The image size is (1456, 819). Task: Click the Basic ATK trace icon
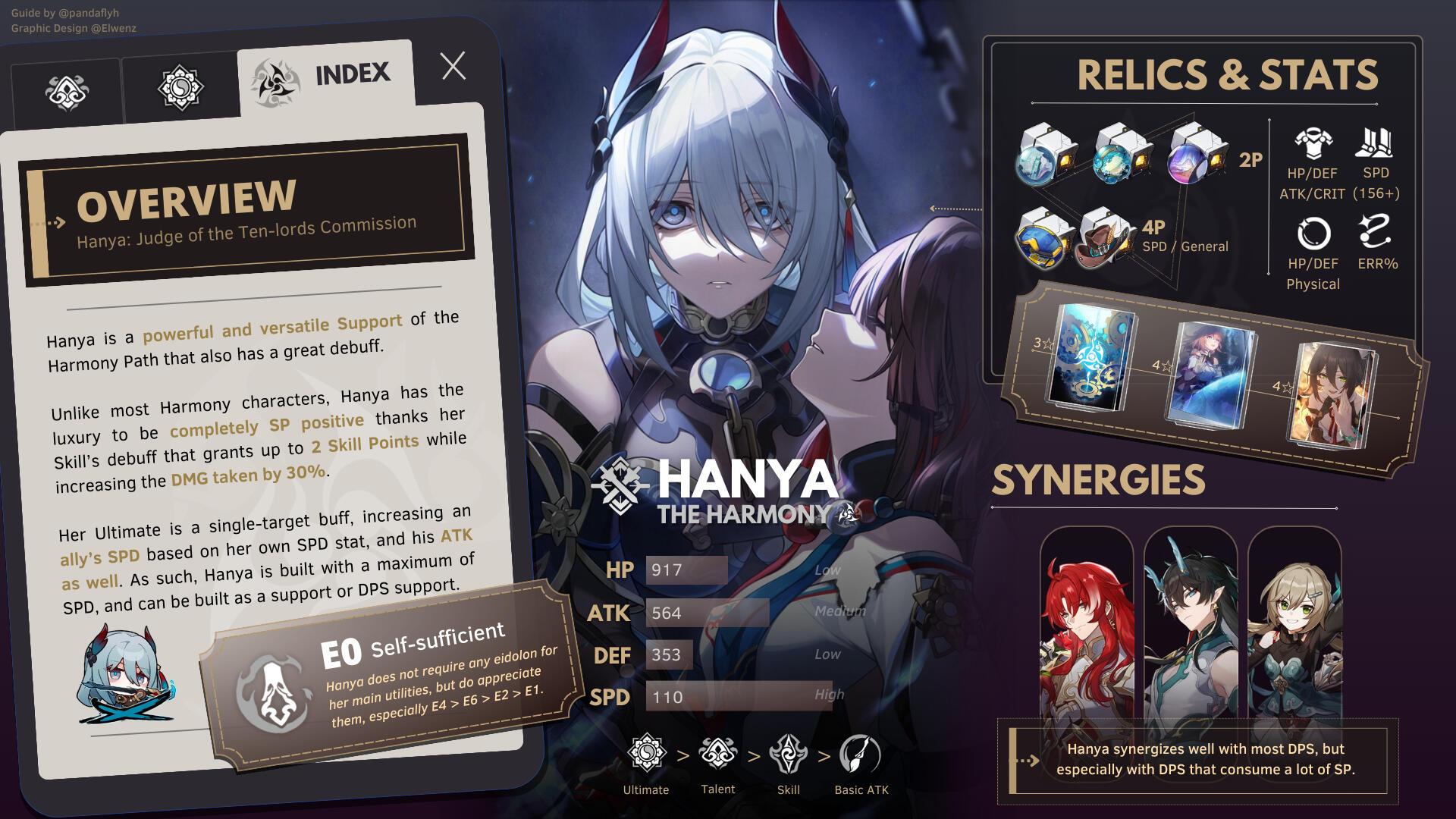pos(861,754)
